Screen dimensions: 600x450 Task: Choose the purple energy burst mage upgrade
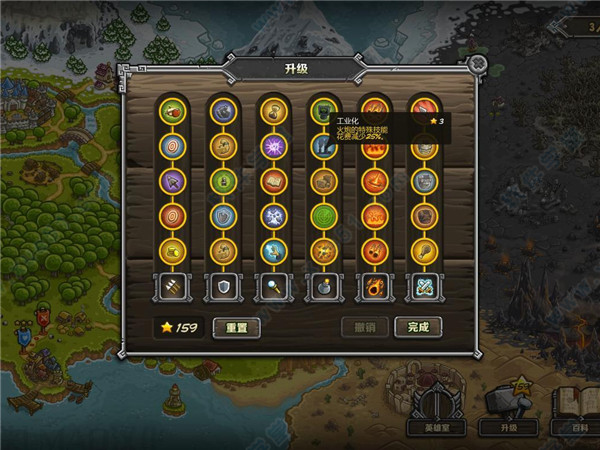click(x=272, y=147)
